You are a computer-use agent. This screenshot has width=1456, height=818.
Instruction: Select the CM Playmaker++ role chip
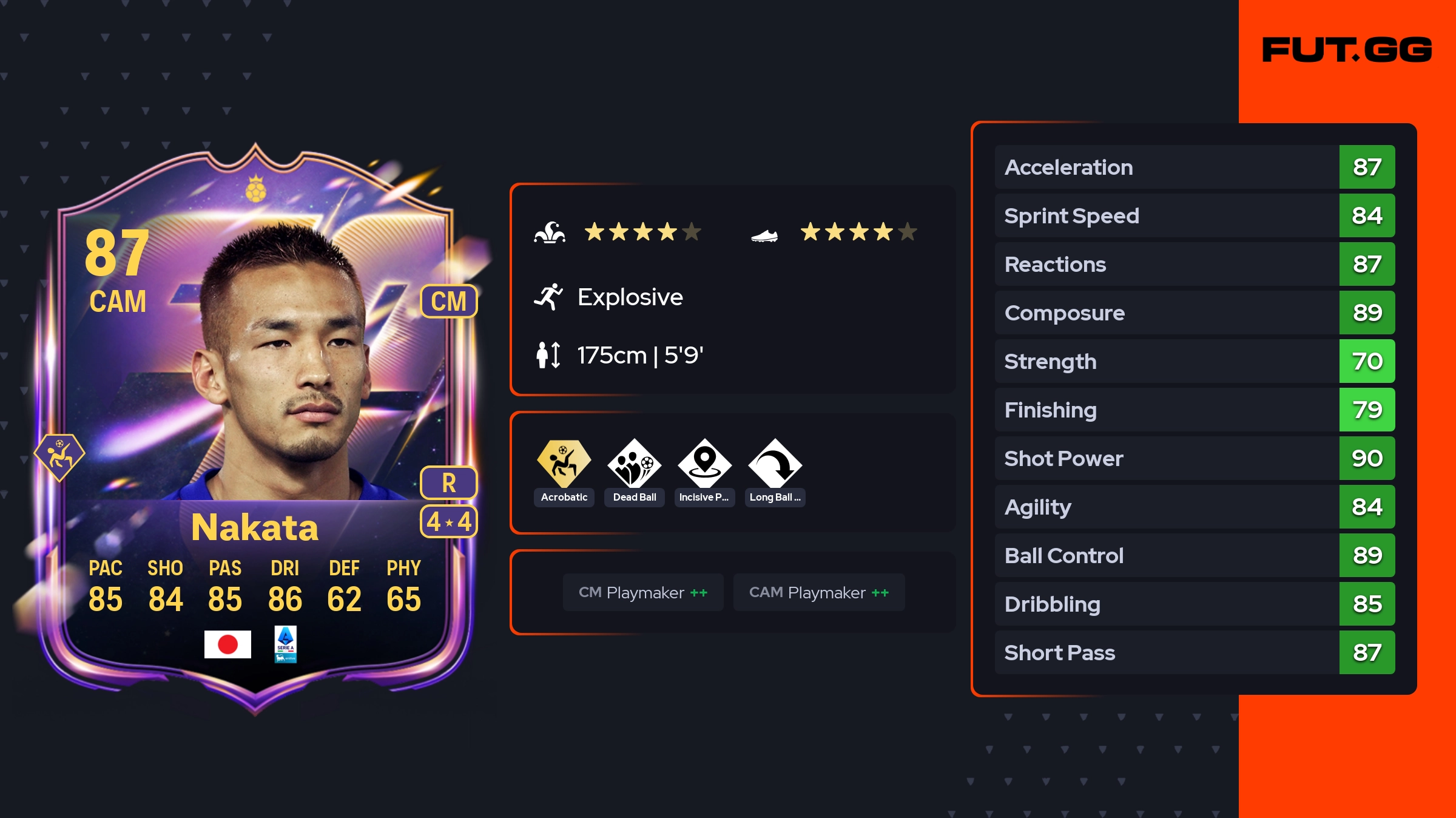pos(643,592)
